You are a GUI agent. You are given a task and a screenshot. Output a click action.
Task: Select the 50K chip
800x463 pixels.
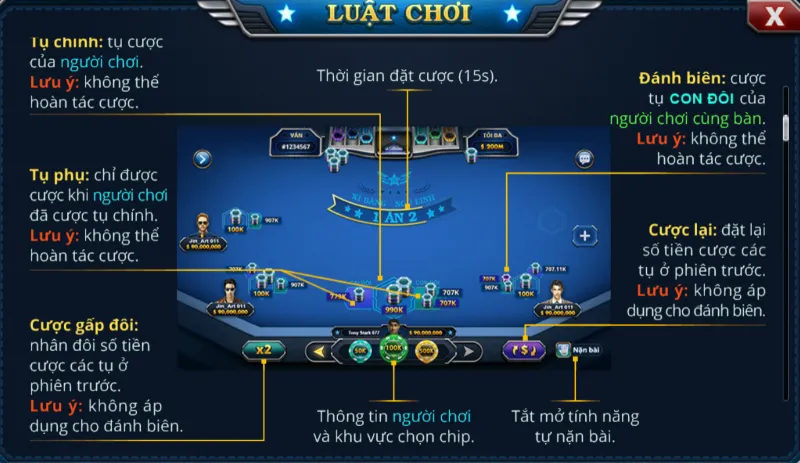[360, 351]
